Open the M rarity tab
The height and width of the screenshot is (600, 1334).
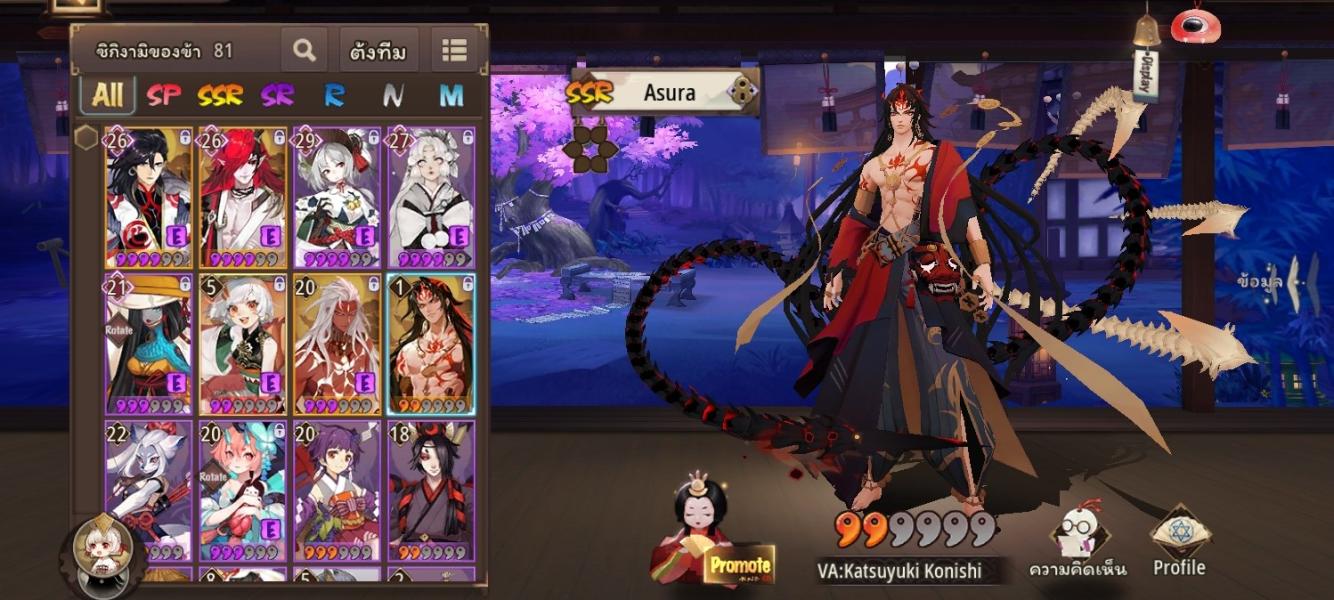451,95
